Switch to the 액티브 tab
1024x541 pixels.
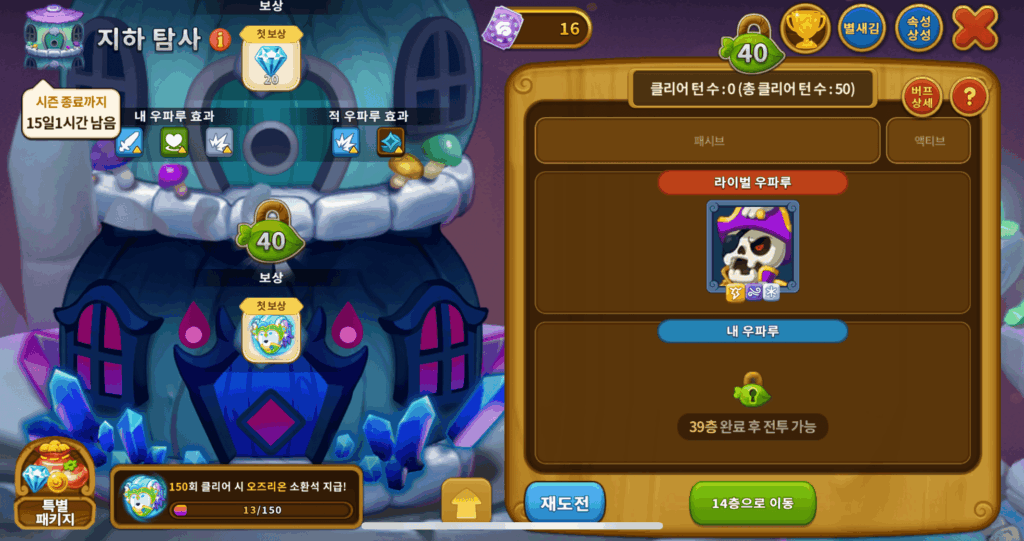928,141
